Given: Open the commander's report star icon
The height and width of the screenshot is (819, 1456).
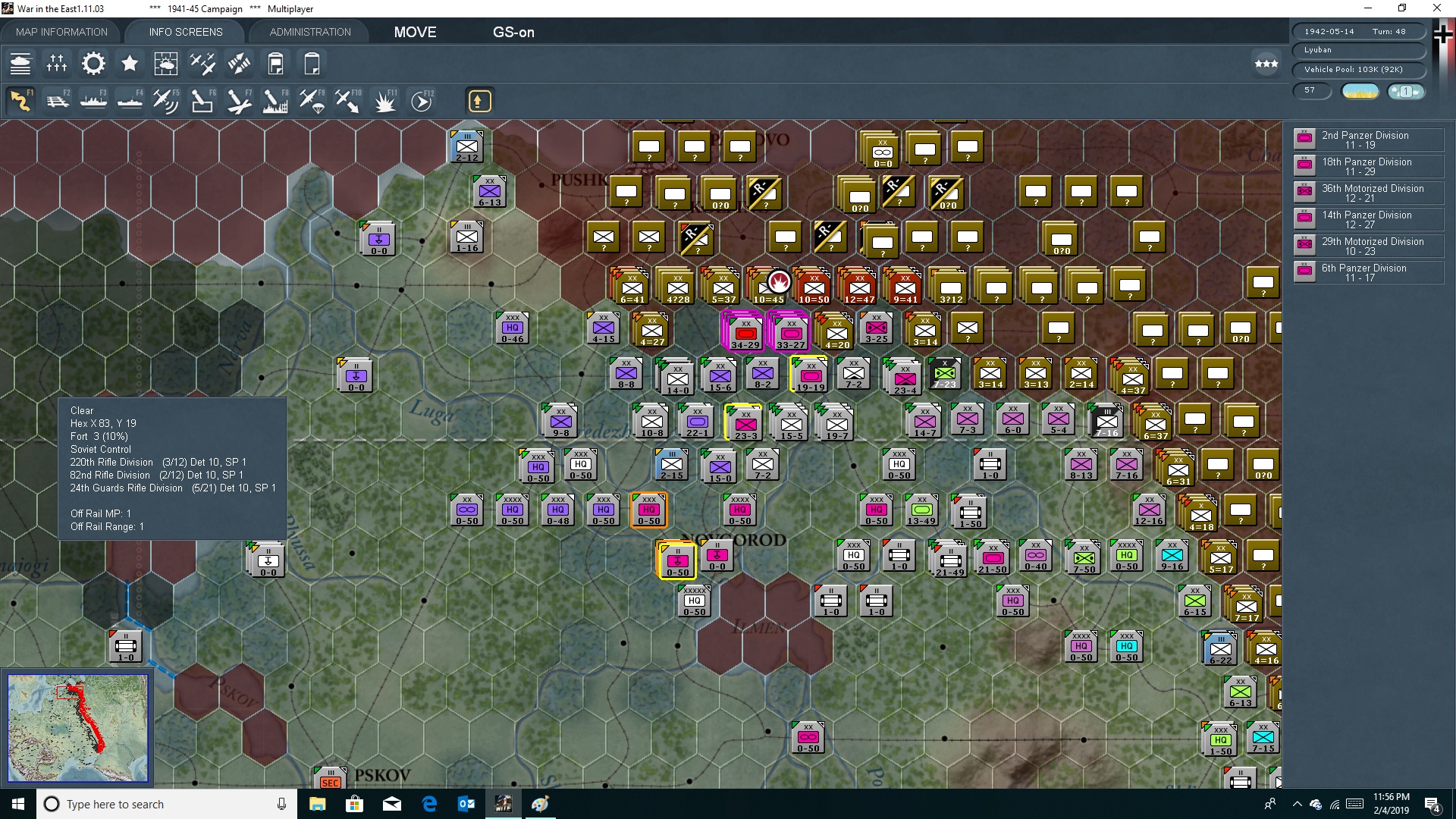Looking at the screenshot, I should pyautogui.click(x=130, y=64).
